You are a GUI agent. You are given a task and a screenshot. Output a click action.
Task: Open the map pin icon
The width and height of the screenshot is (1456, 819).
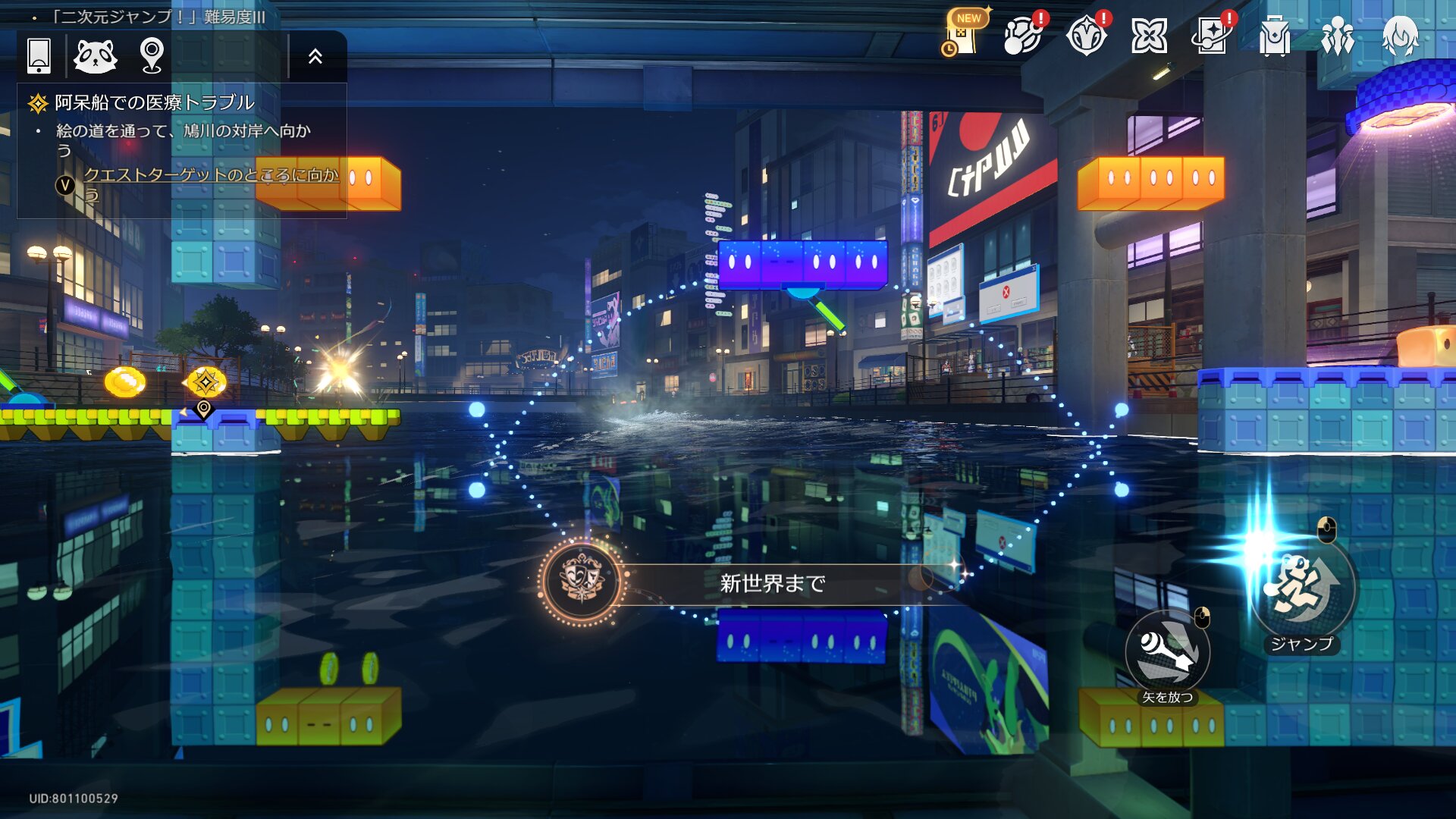click(x=152, y=55)
